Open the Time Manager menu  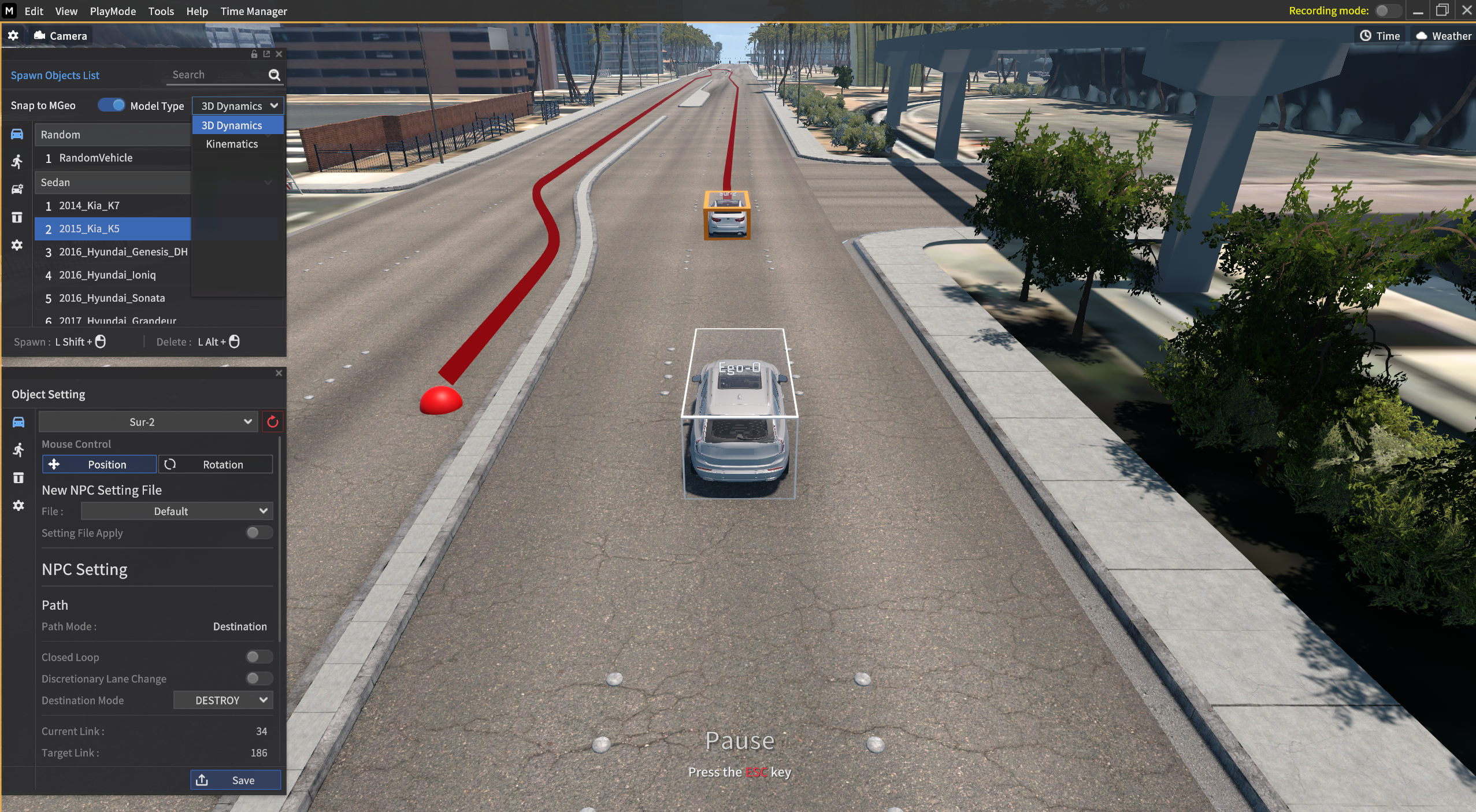coord(253,11)
